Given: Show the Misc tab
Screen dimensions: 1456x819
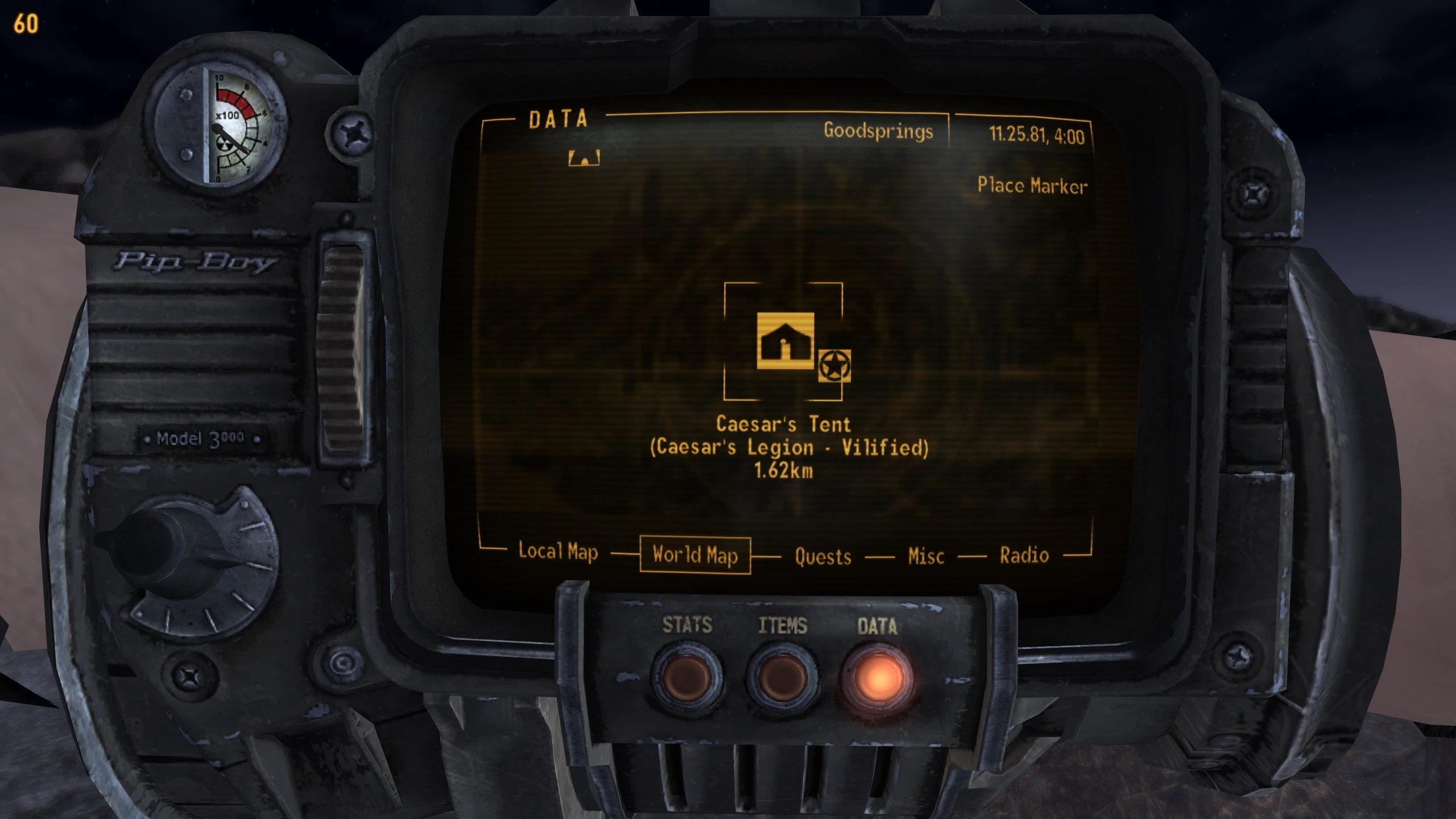Looking at the screenshot, I should (x=926, y=556).
